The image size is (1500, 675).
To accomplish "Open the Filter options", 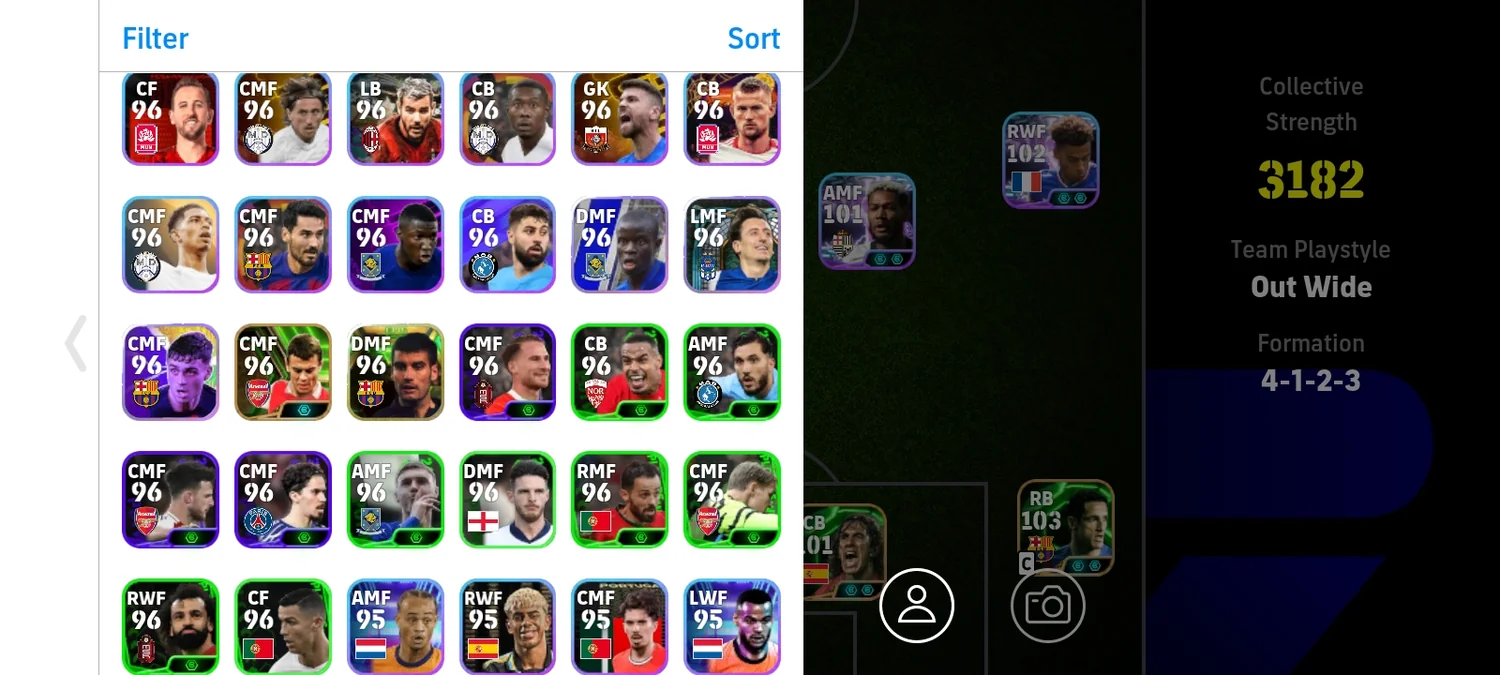I will click(x=155, y=38).
